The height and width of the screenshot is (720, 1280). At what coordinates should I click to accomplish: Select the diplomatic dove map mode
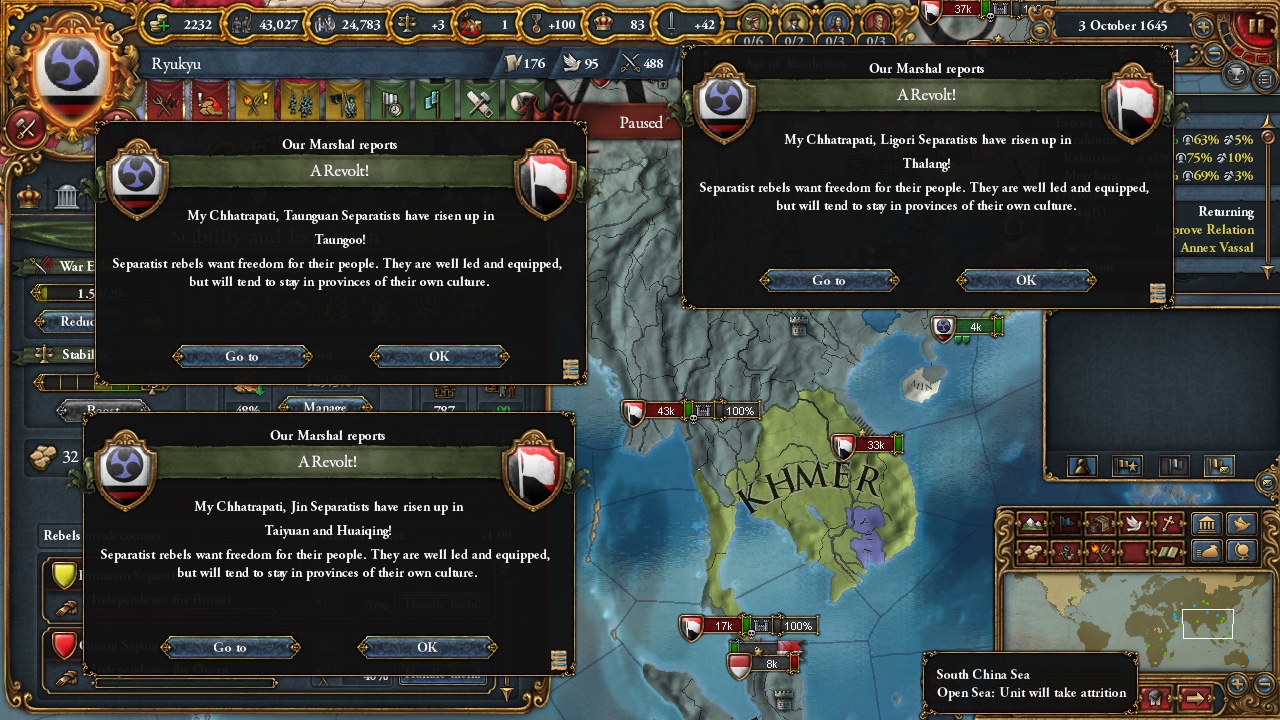click(1133, 523)
